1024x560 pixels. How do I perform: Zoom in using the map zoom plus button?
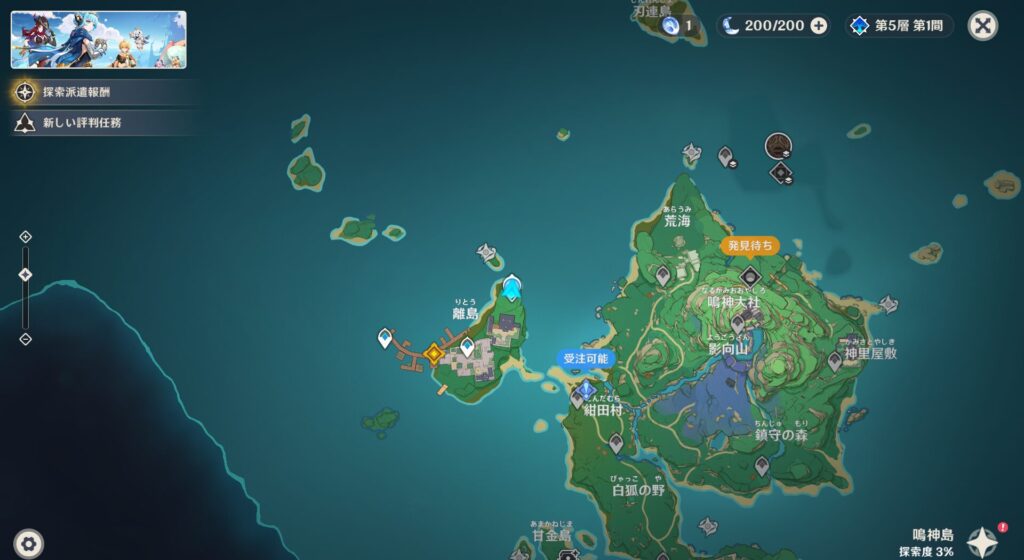point(26,237)
